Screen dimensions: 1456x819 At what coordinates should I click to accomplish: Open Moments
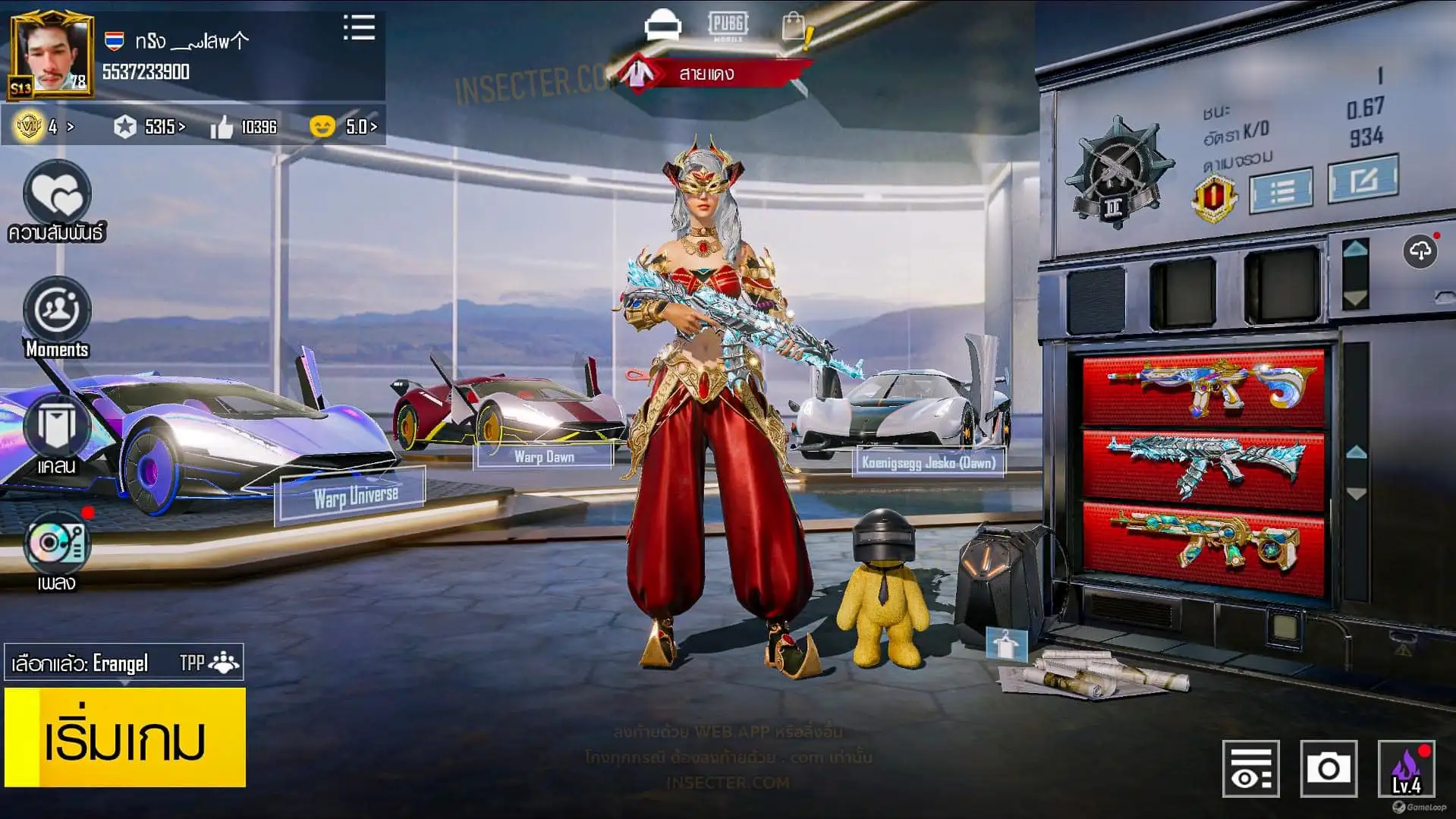coord(57,313)
